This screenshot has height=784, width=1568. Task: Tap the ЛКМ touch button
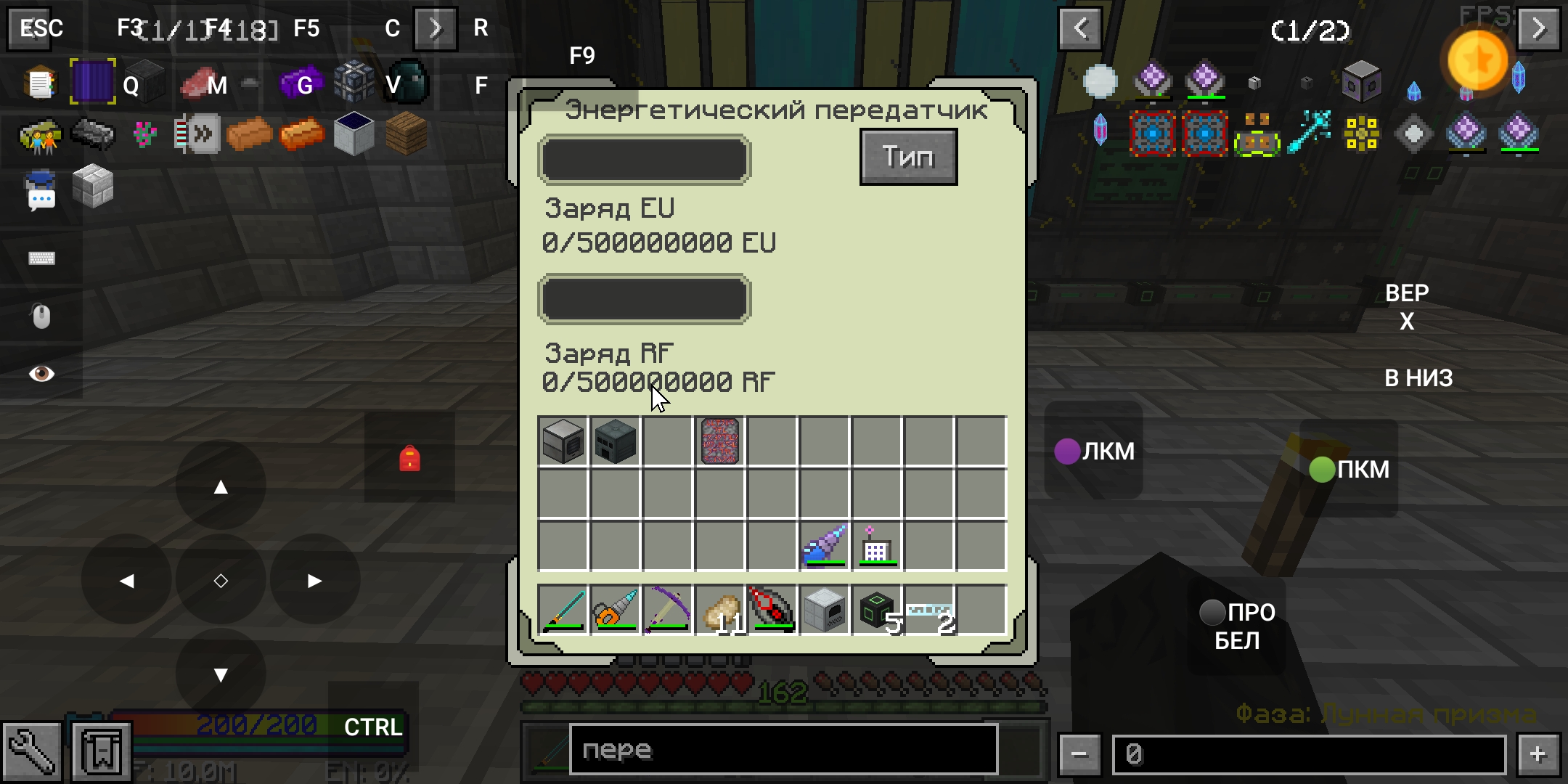(x=1094, y=451)
